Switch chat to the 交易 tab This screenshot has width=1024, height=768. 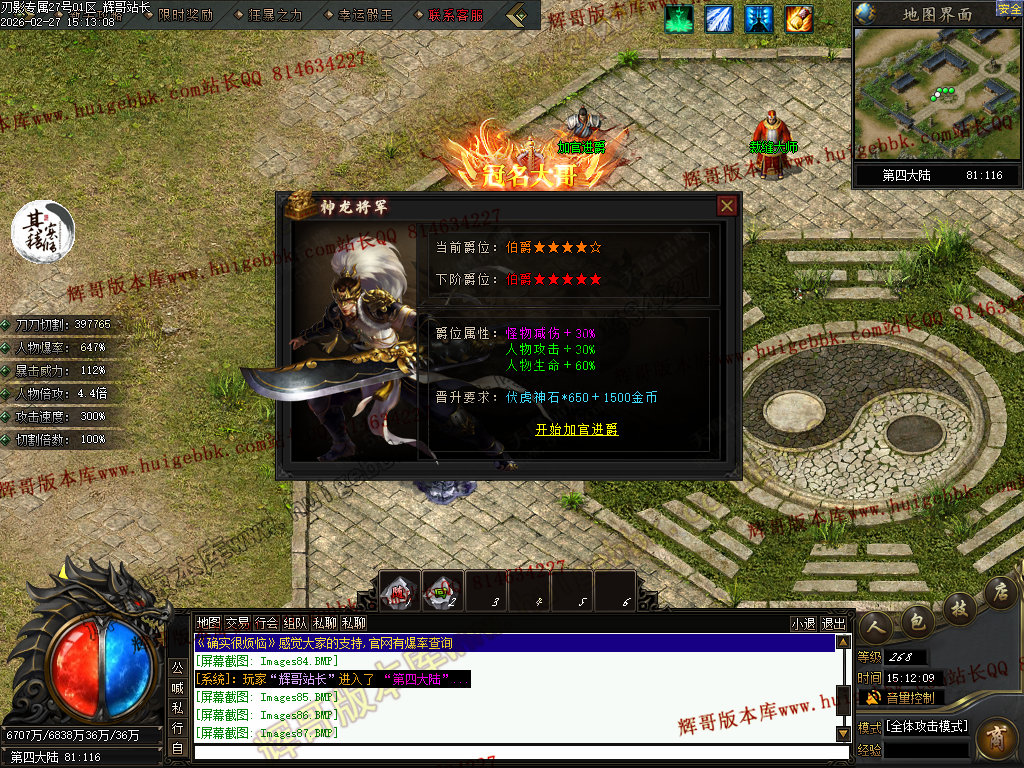coord(237,623)
